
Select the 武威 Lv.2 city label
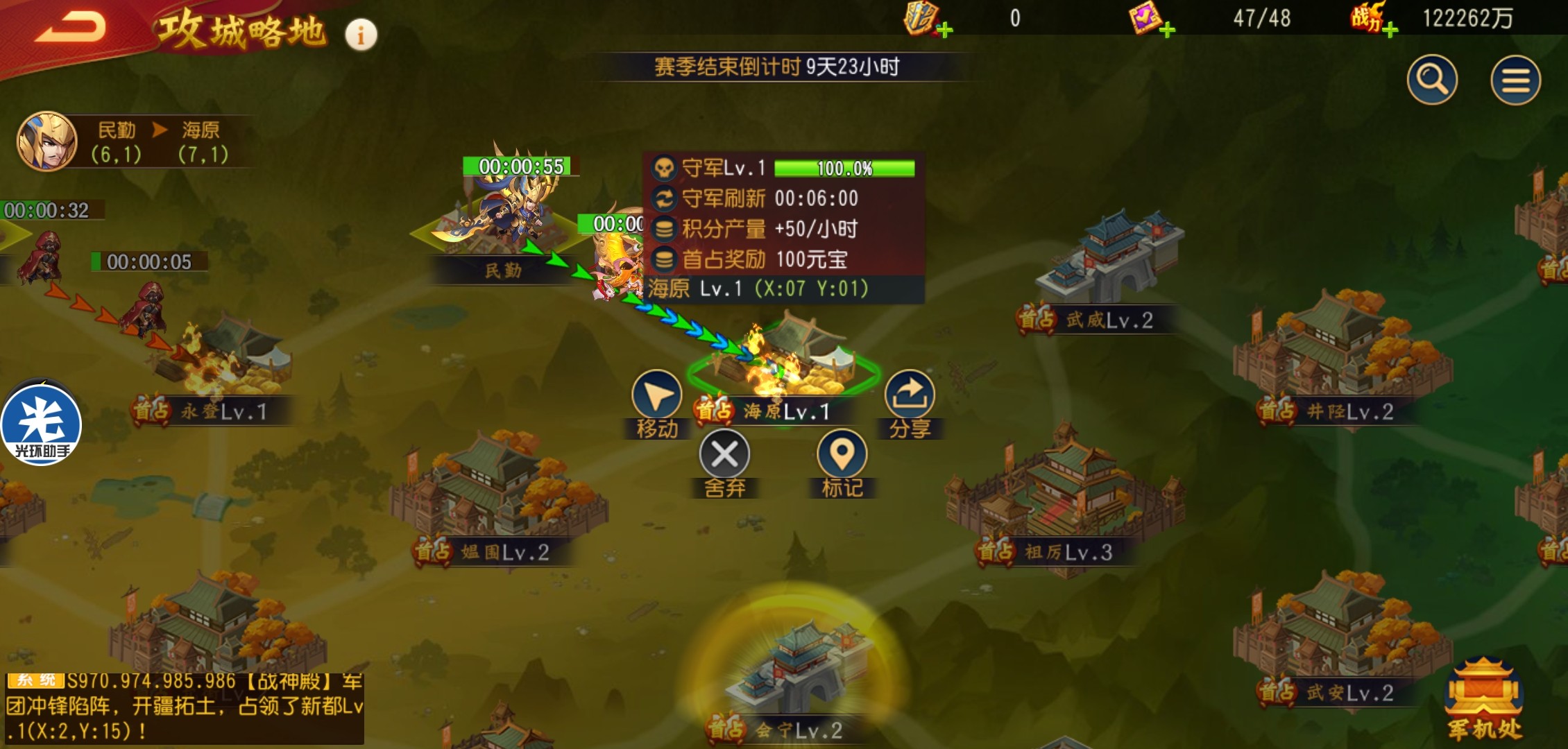pyautogui.click(x=1109, y=320)
